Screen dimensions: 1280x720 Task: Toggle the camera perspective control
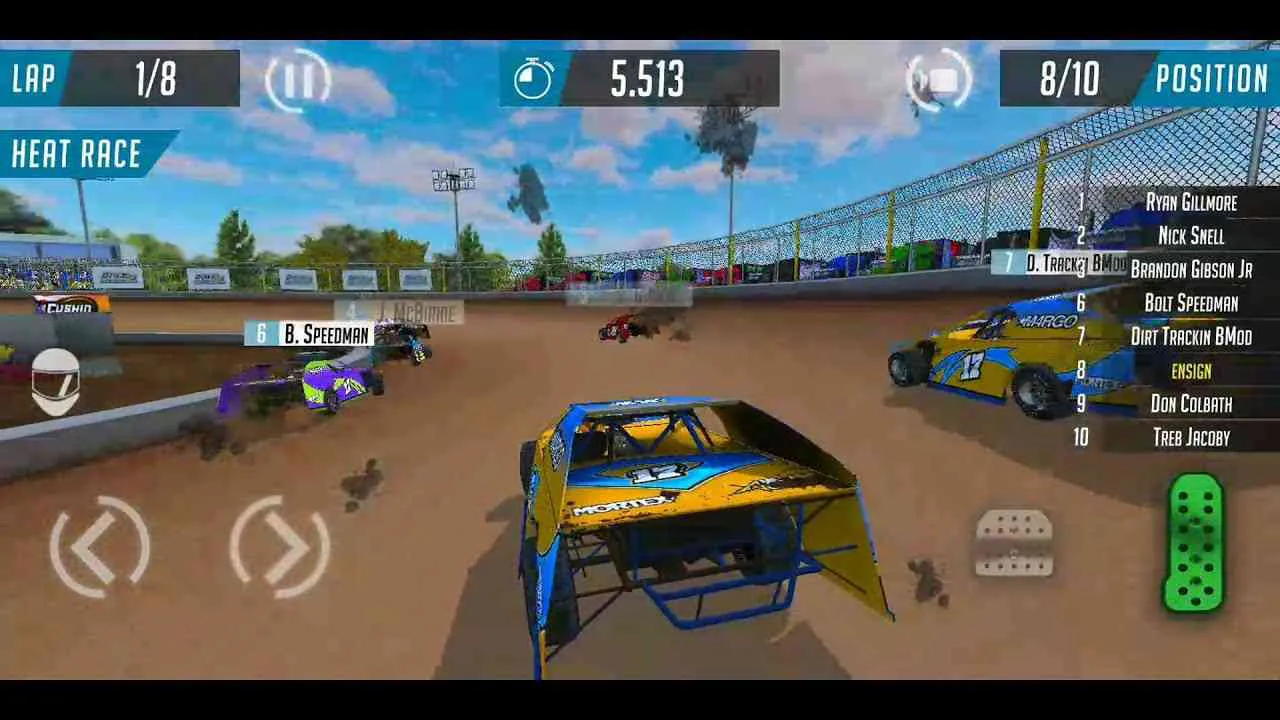[937, 80]
